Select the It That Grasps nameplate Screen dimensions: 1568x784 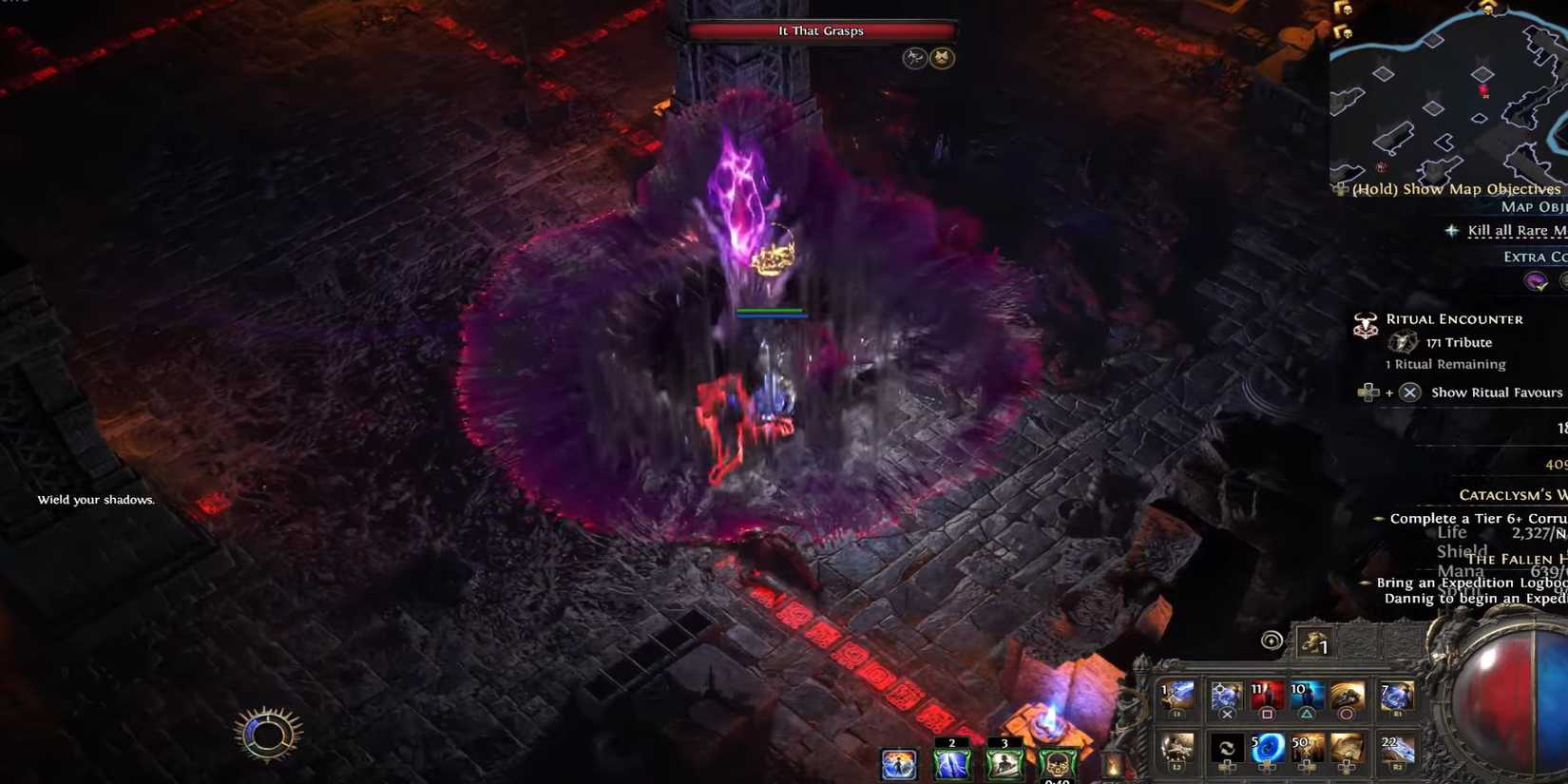(820, 30)
